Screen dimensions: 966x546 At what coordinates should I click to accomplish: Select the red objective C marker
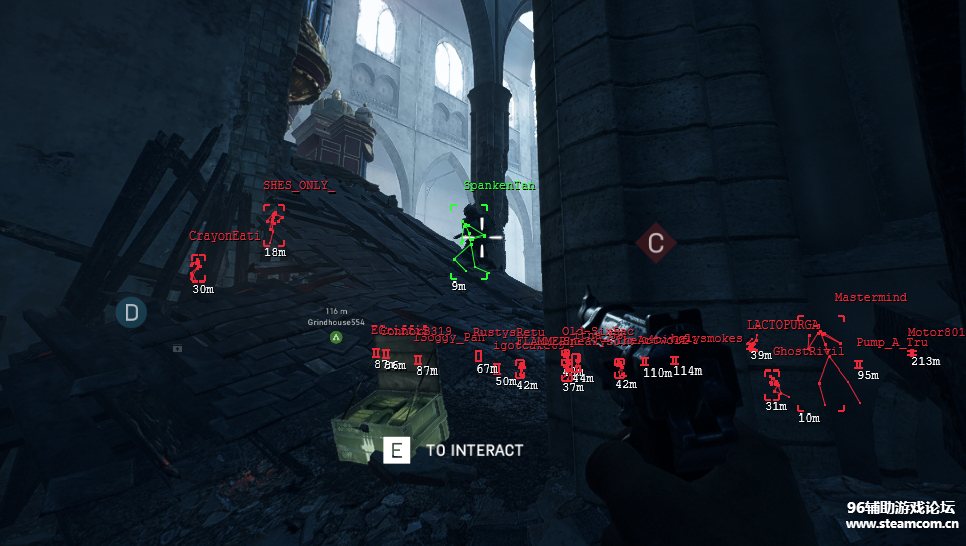(655, 243)
